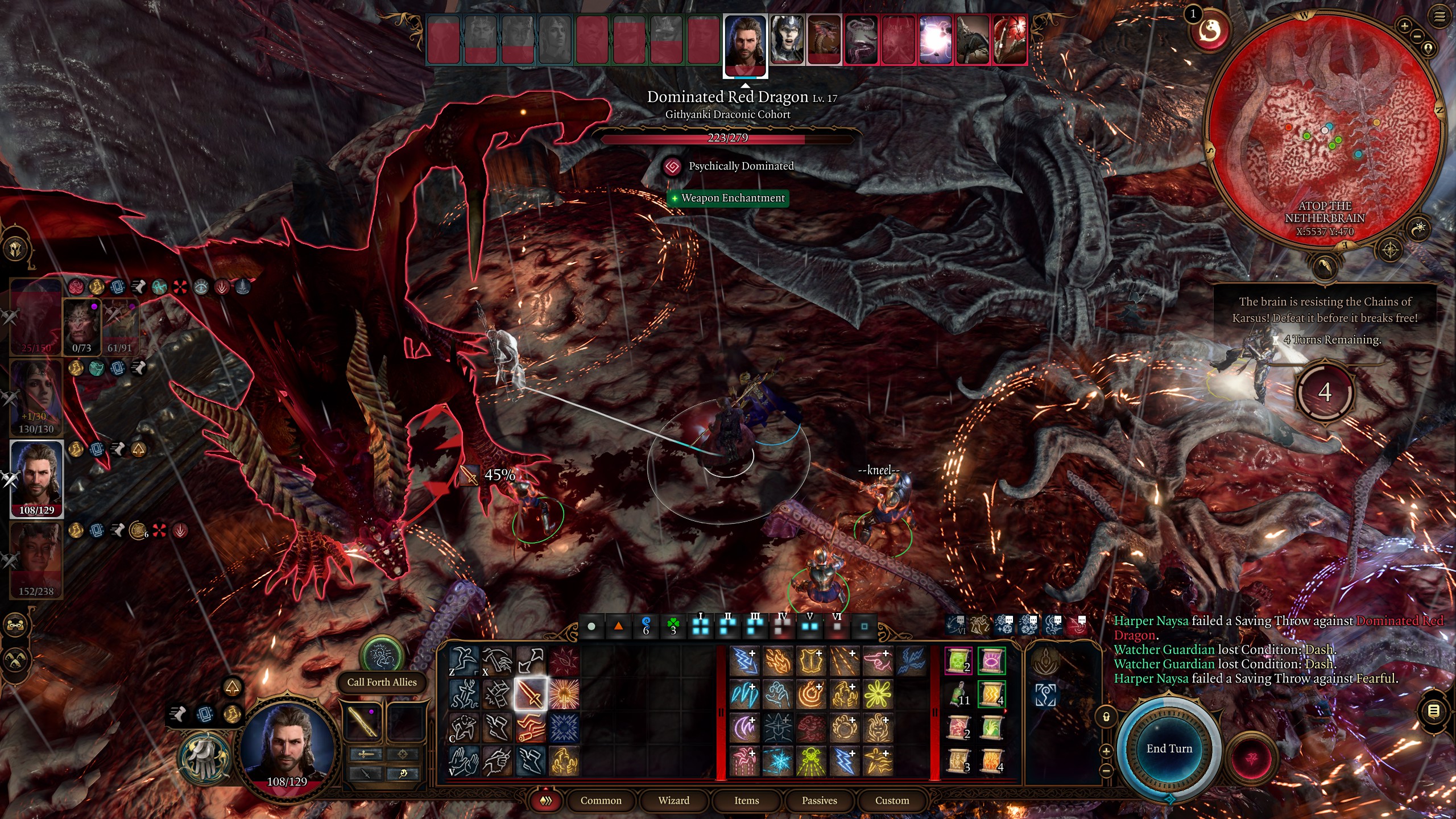Toggle party grouping with the chain-link icon

(x=15, y=625)
